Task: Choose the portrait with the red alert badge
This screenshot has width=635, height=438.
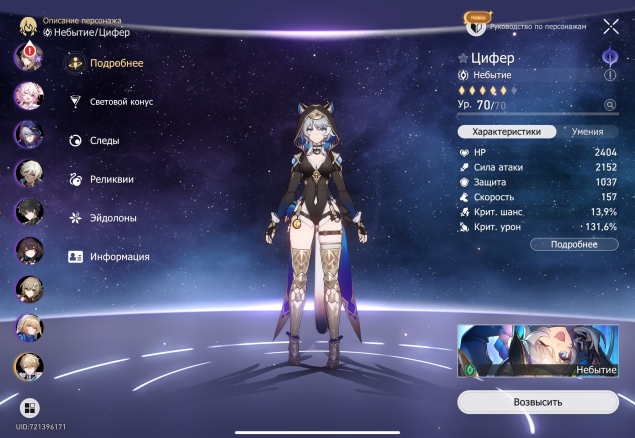Action: pyautogui.click(x=27, y=56)
